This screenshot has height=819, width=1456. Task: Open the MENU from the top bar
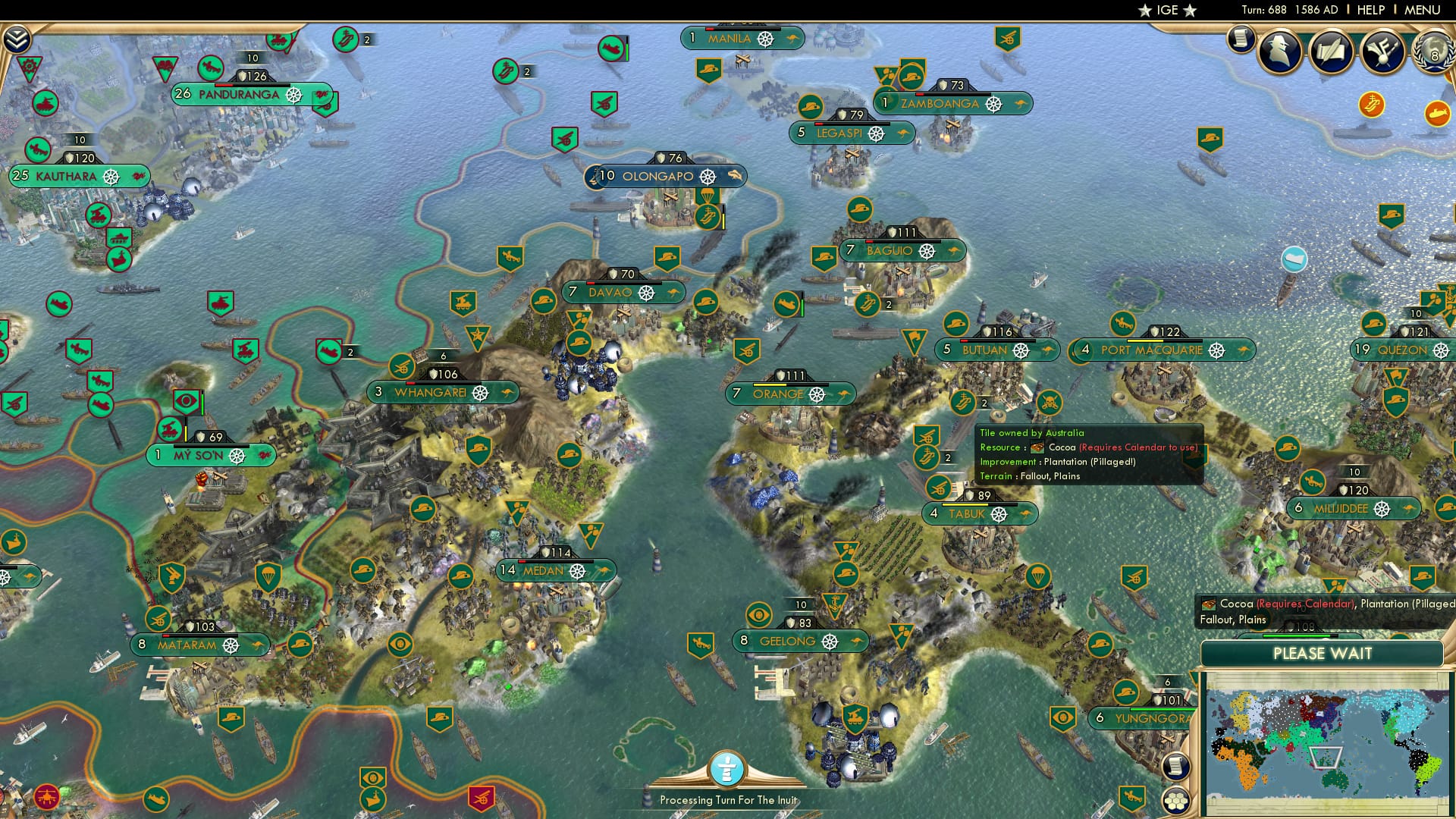point(1424,10)
